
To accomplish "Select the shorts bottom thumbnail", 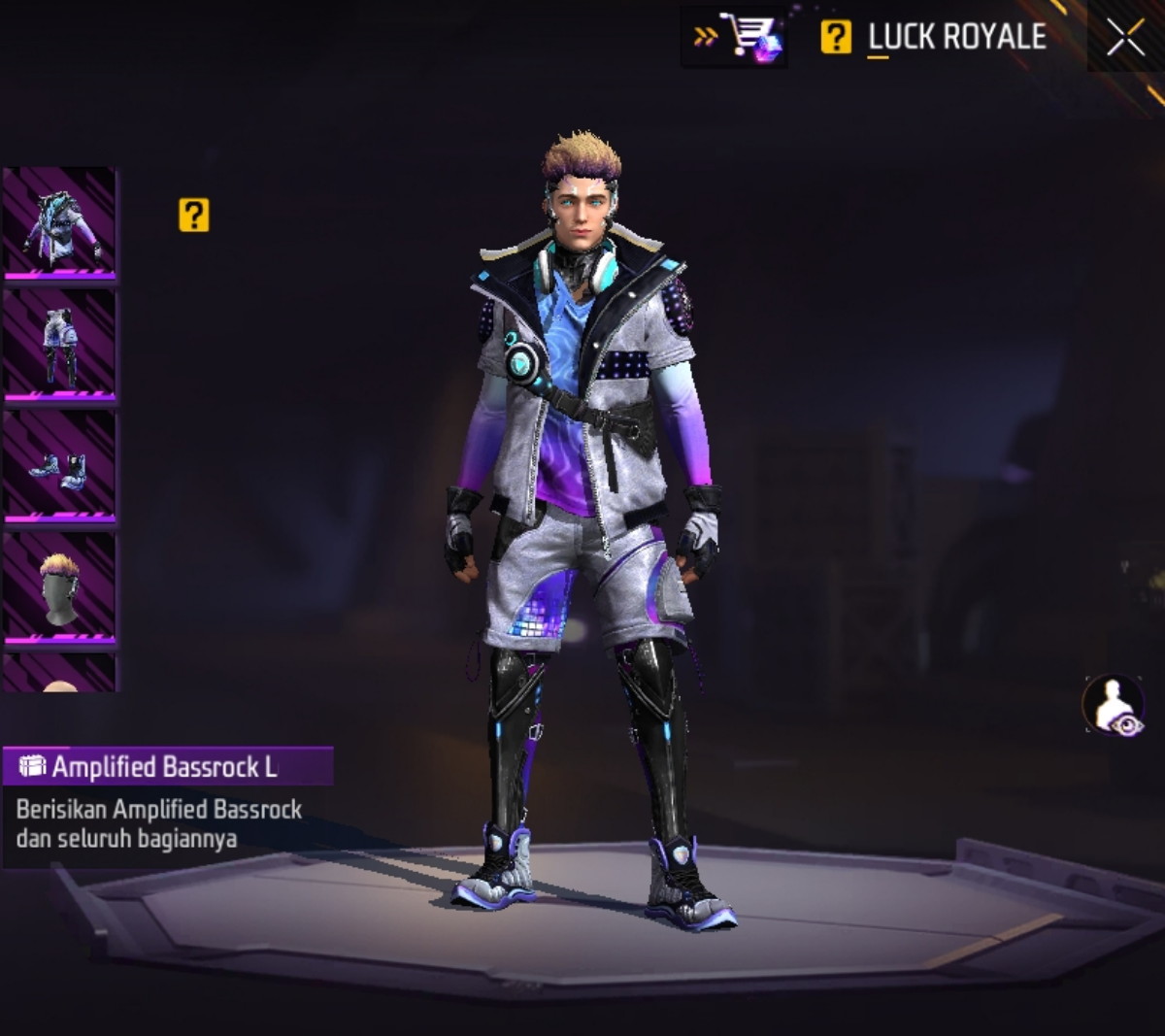I will coord(60,345).
